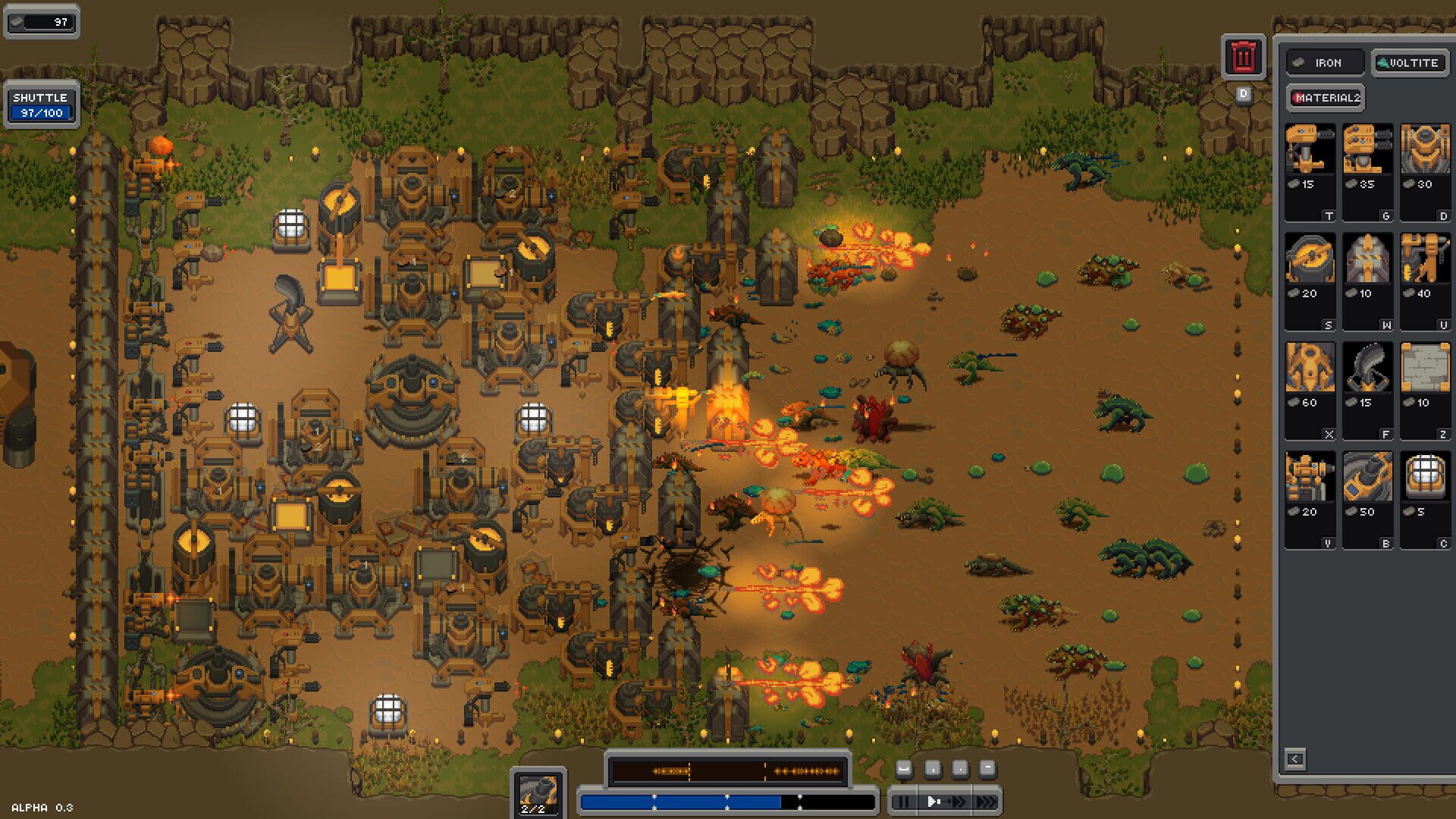This screenshot has height=819, width=1456.
Task: Switch to the IRON resource tab
Action: (x=1325, y=62)
